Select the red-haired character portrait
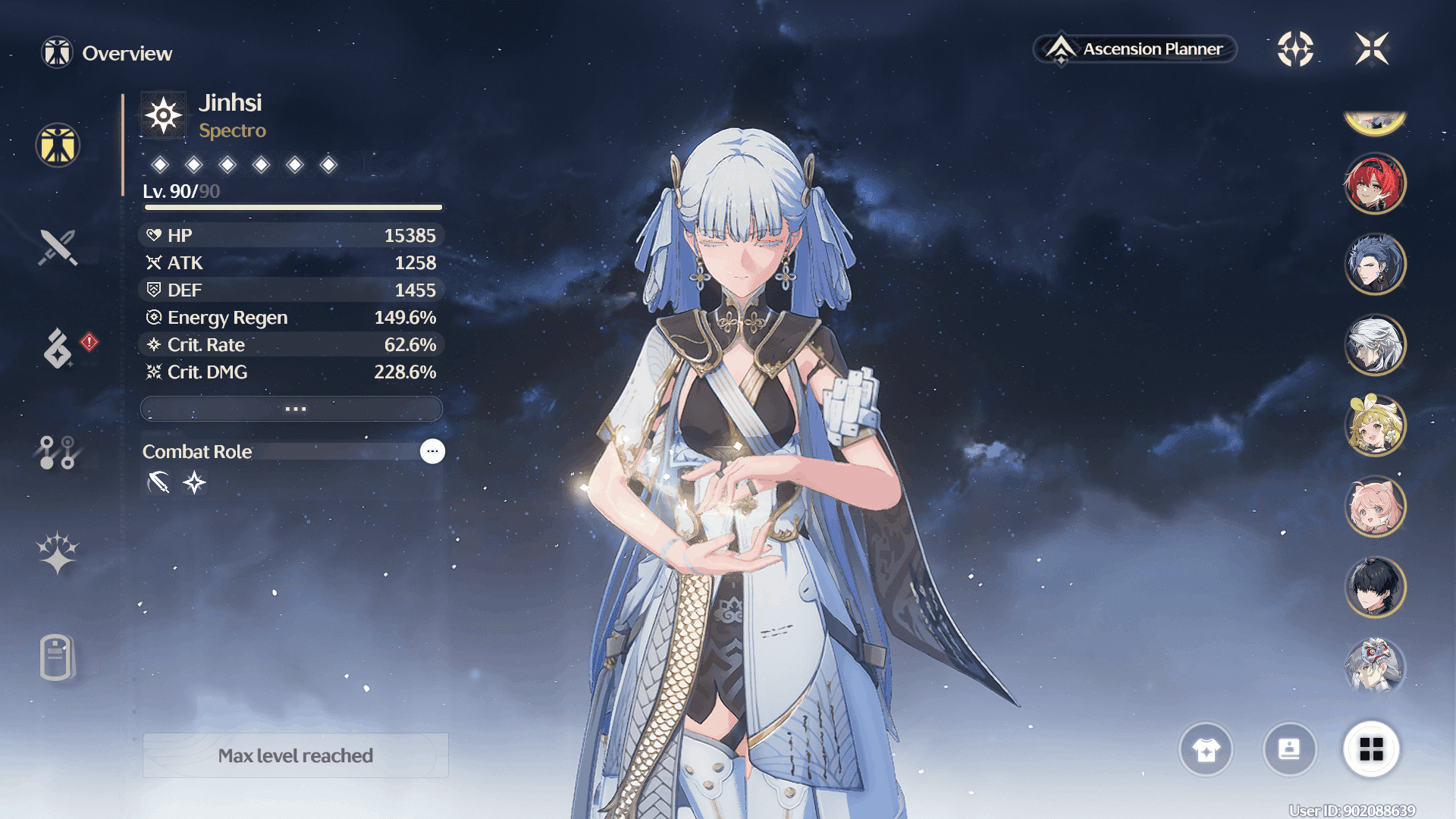 [1375, 184]
